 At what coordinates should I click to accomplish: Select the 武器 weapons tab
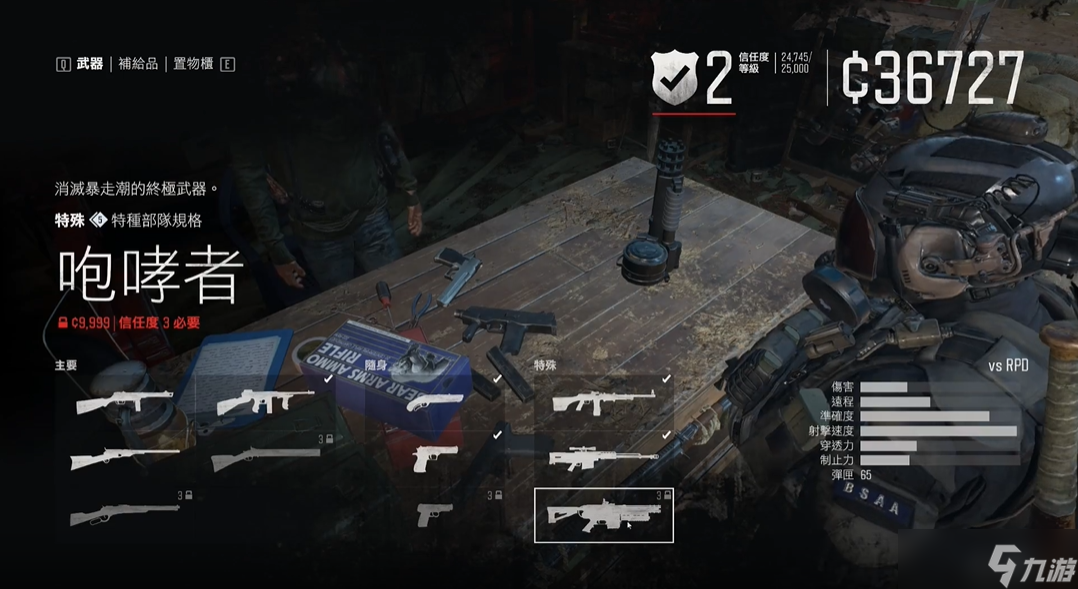point(90,64)
